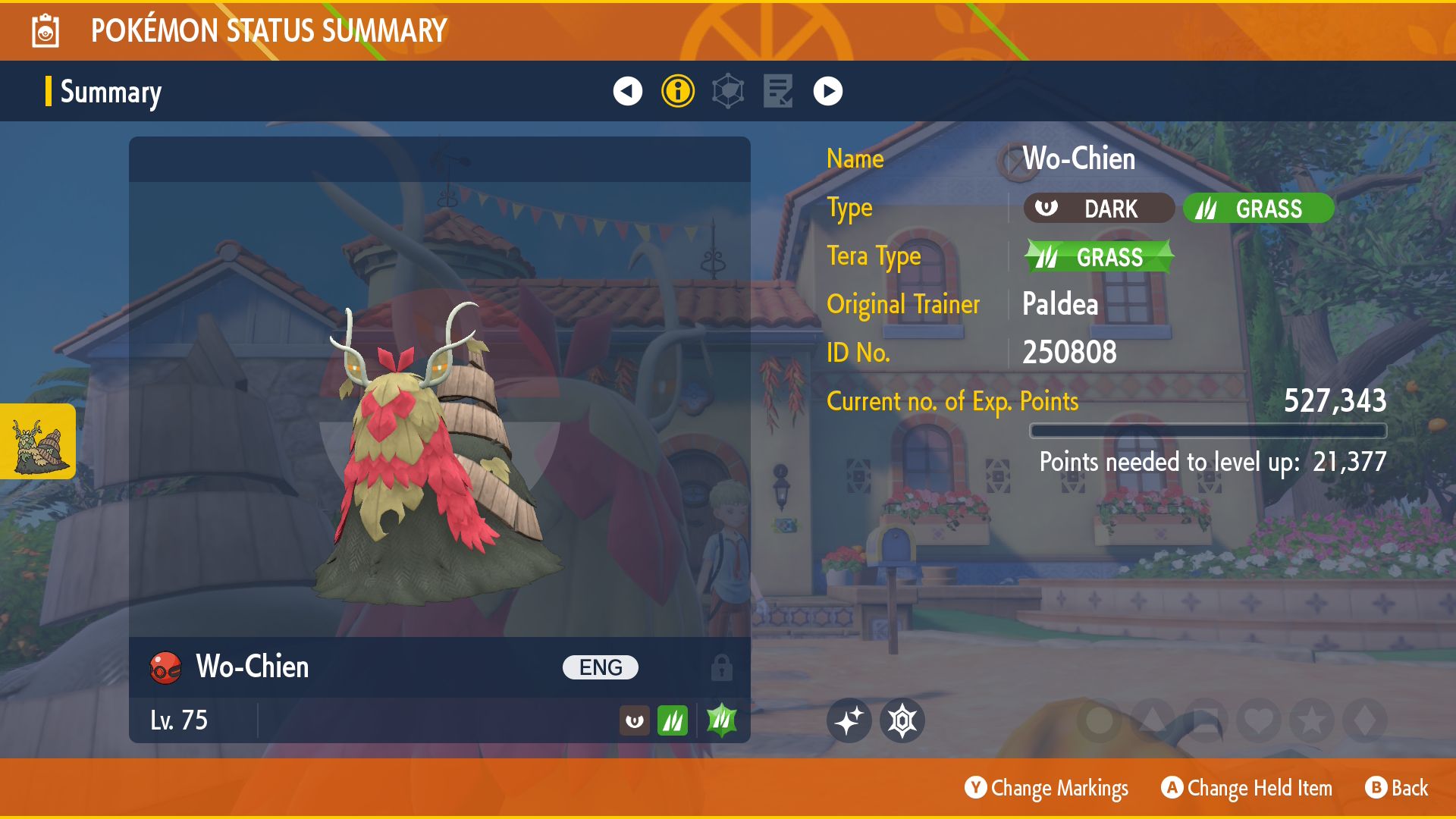Image resolution: width=1456 pixels, height=819 pixels.
Task: Go to the next summary page arrow
Action: point(827,91)
